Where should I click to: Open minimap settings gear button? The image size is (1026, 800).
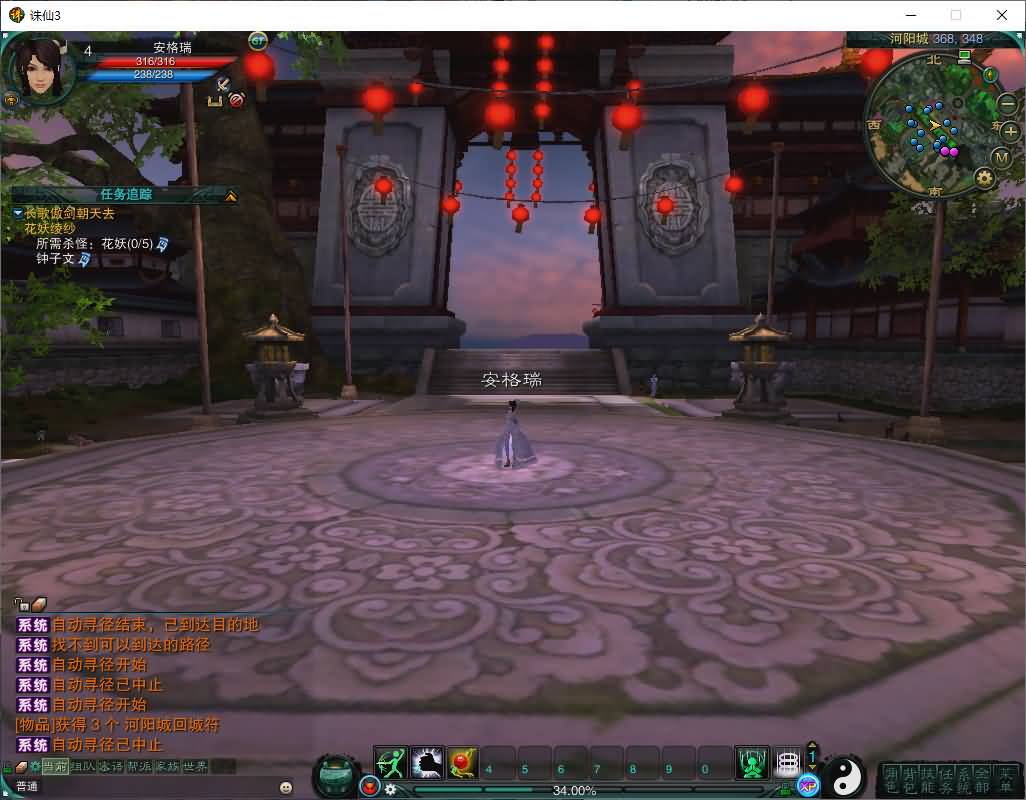(984, 178)
